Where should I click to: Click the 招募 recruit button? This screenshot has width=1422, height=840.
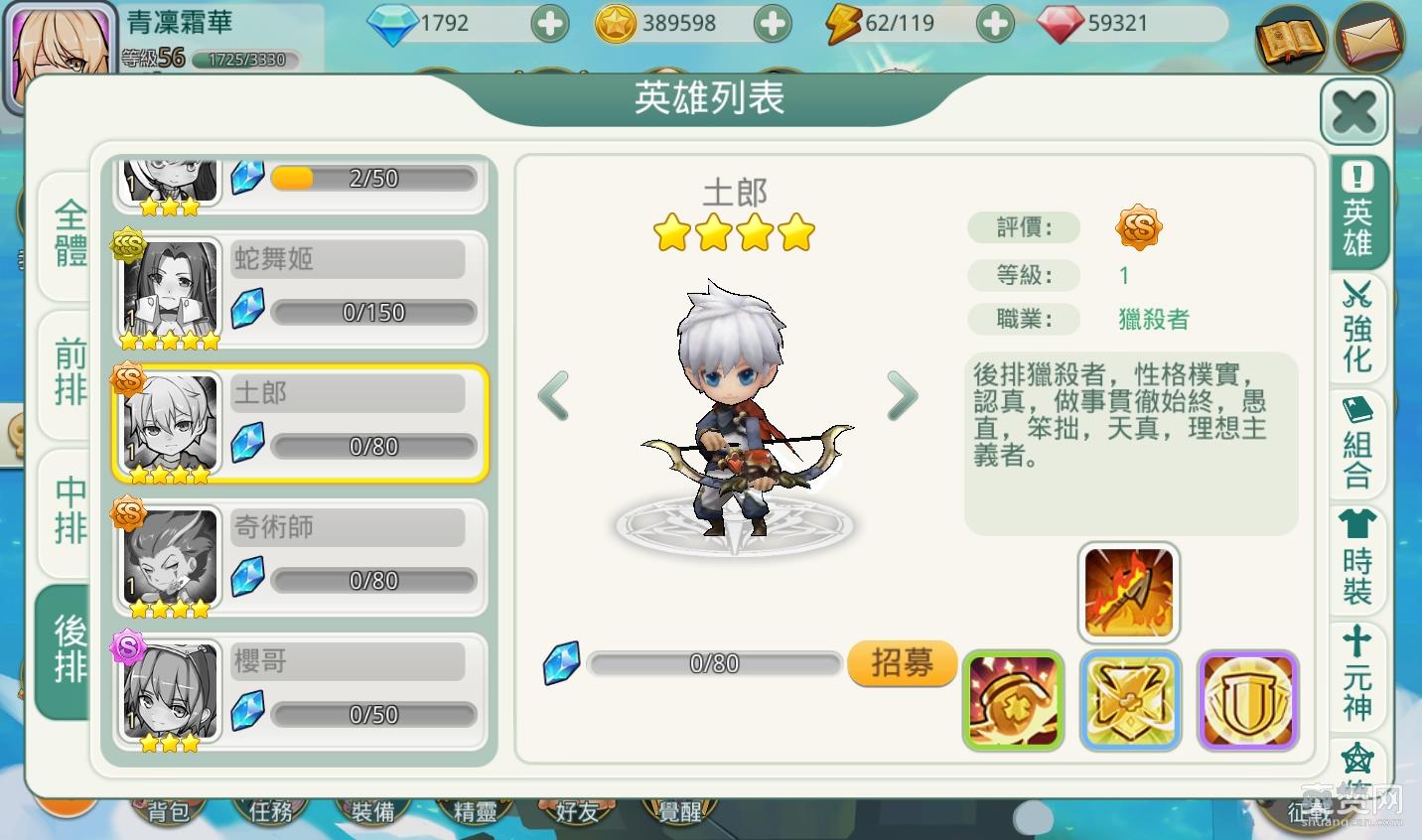(x=902, y=665)
